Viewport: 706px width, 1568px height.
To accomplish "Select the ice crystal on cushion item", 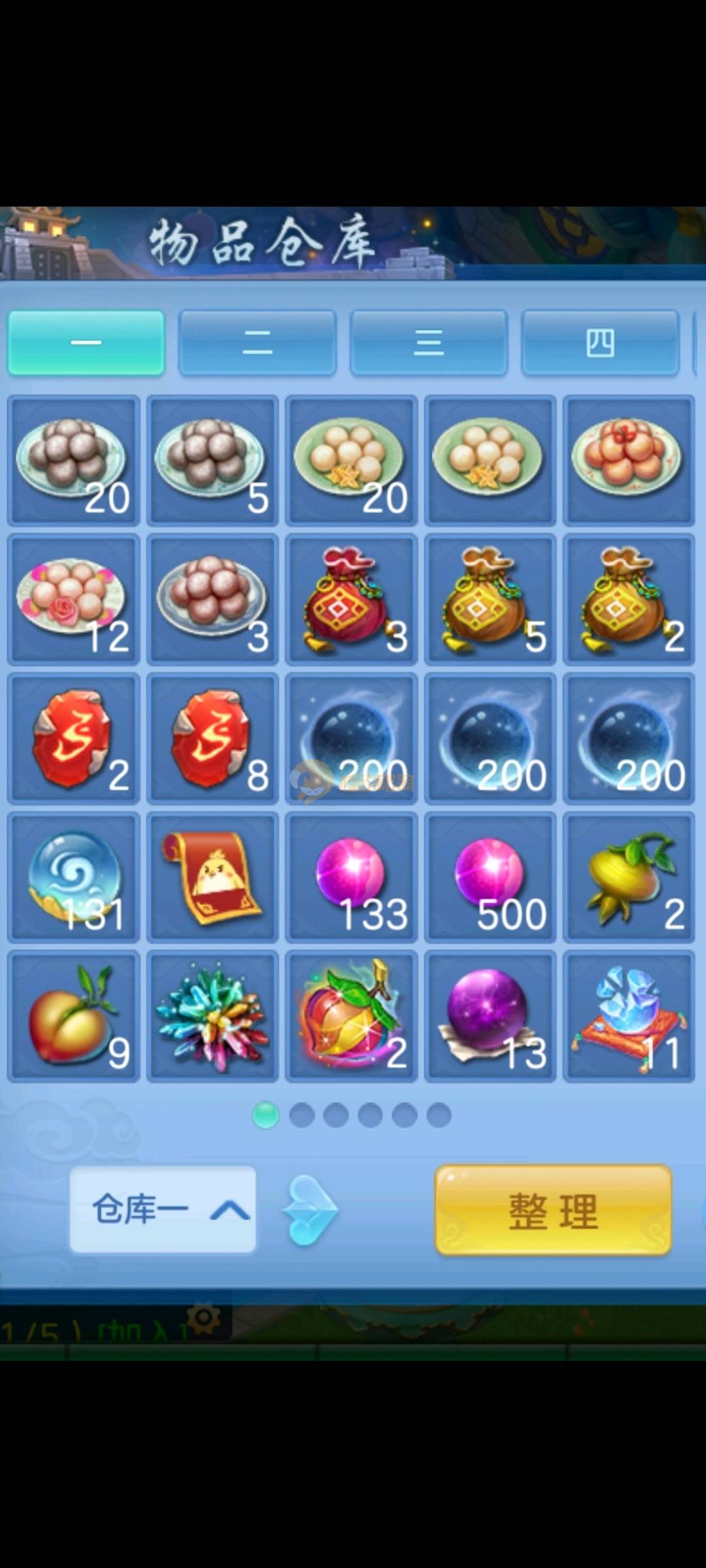I will pos(628,1016).
